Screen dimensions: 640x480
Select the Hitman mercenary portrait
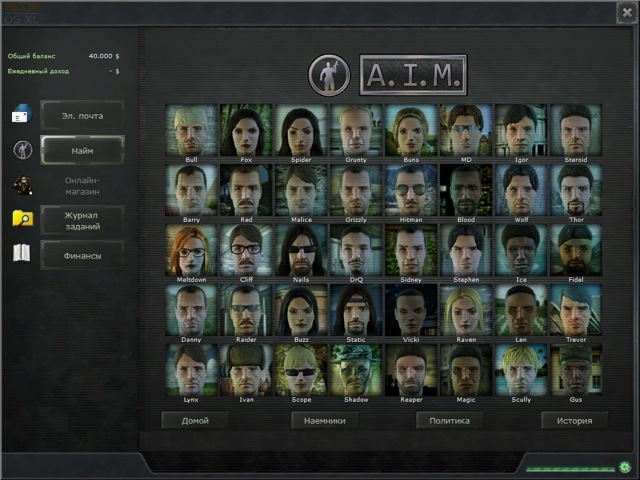point(411,190)
